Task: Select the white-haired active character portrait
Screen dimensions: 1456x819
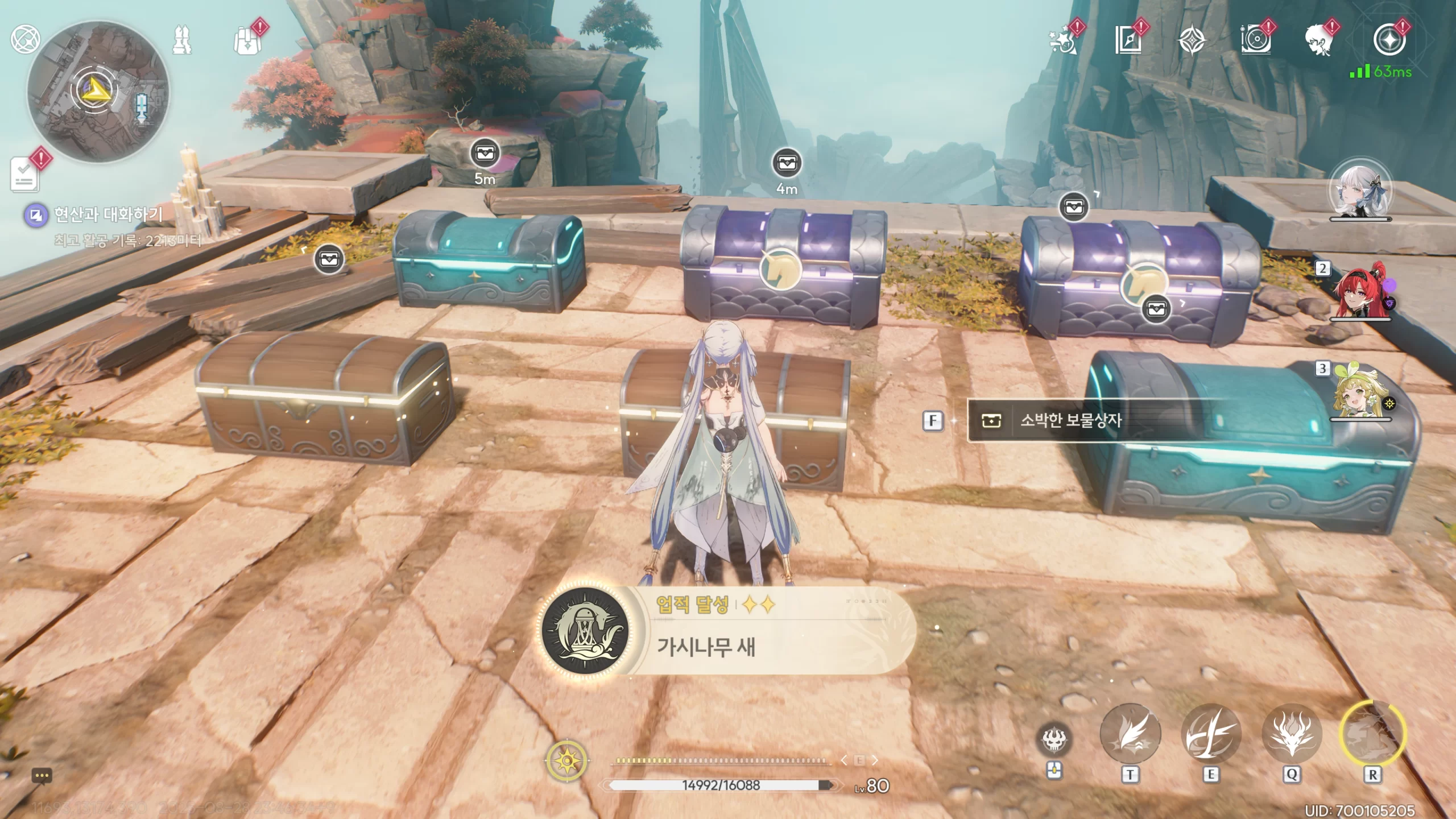Action: tap(1360, 190)
